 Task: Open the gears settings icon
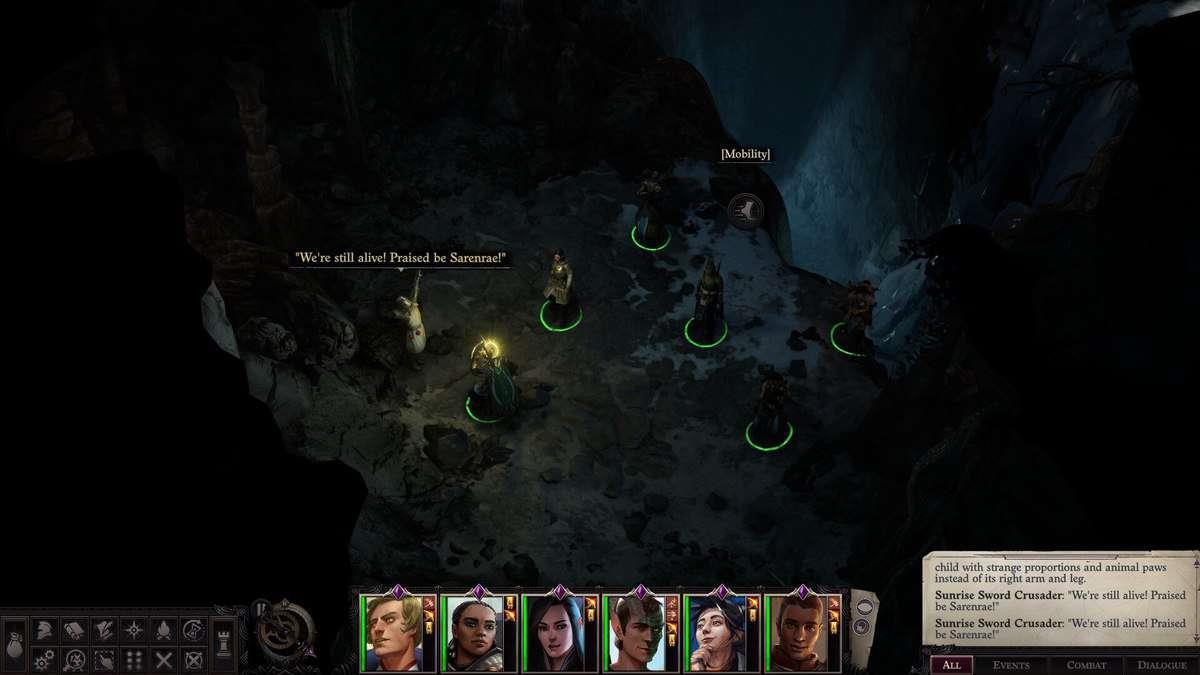click(x=44, y=660)
